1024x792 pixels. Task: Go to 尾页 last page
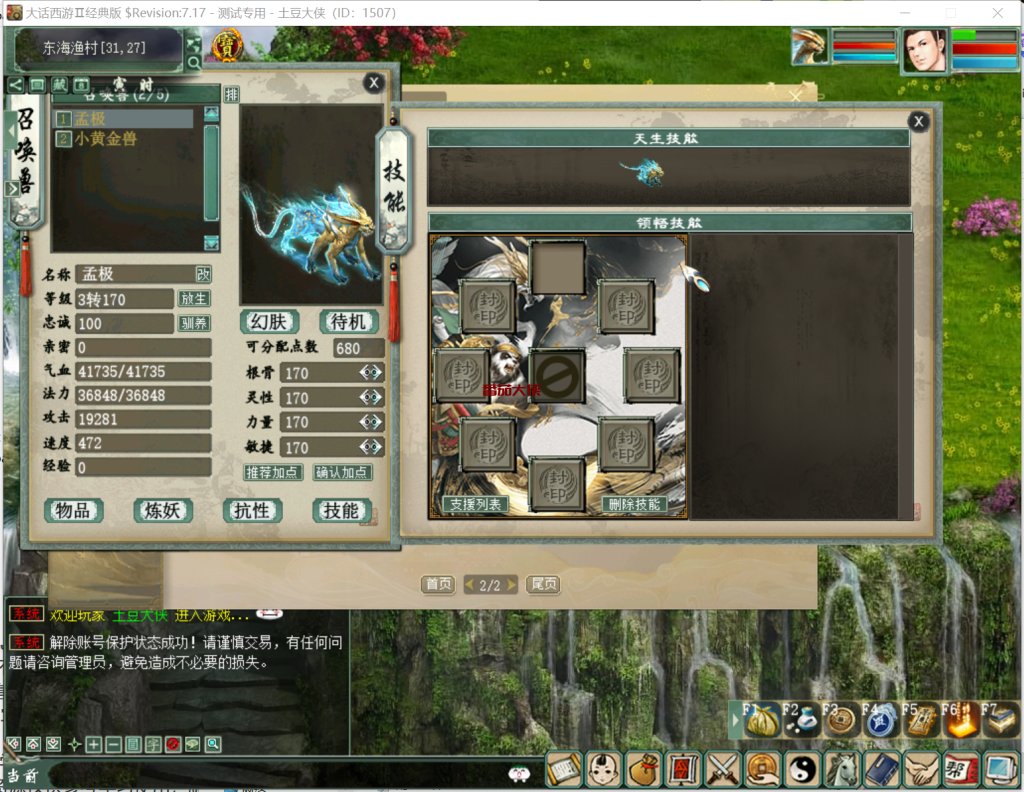pos(542,585)
